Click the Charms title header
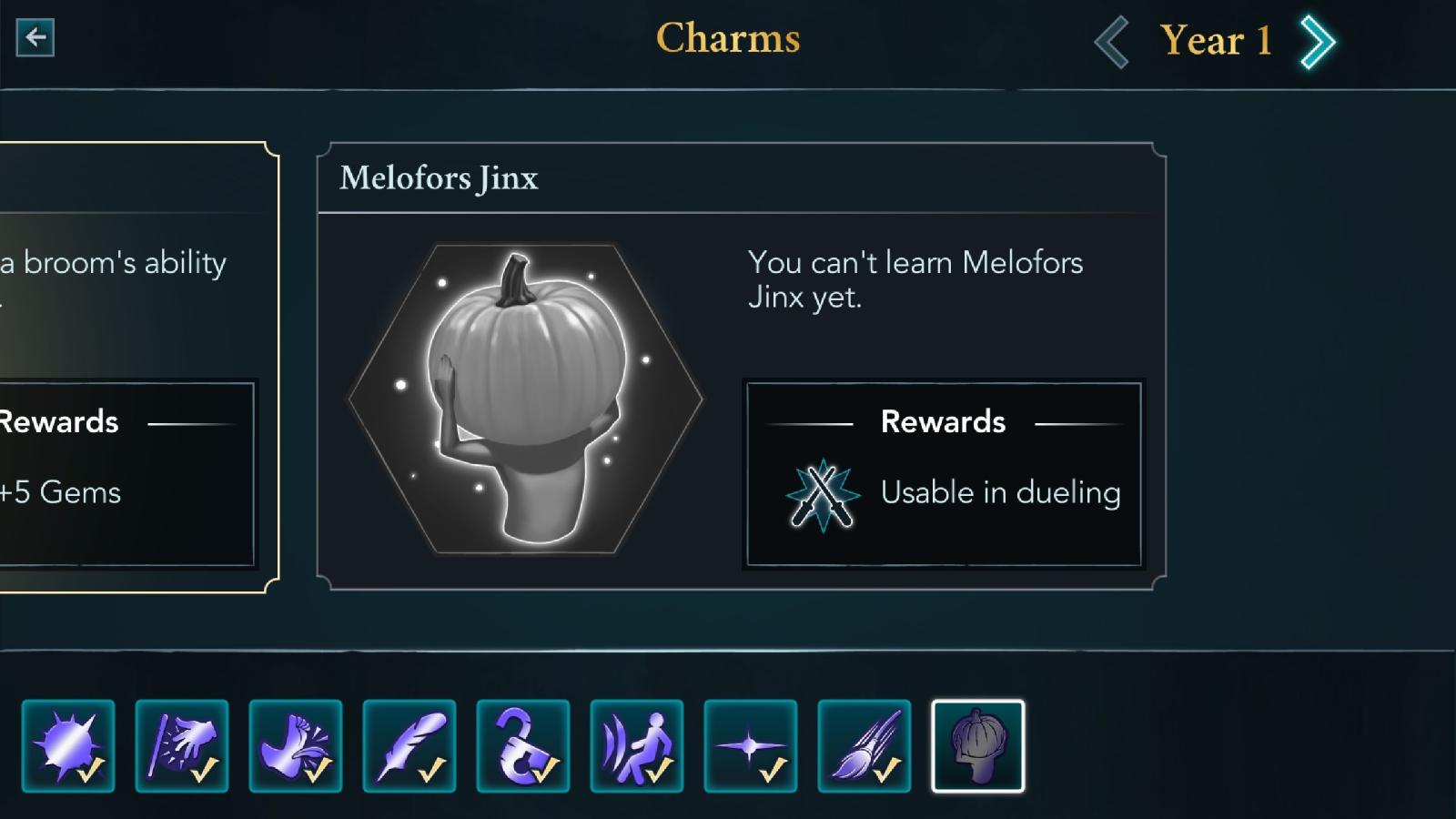Image resolution: width=1456 pixels, height=819 pixels. point(727,39)
